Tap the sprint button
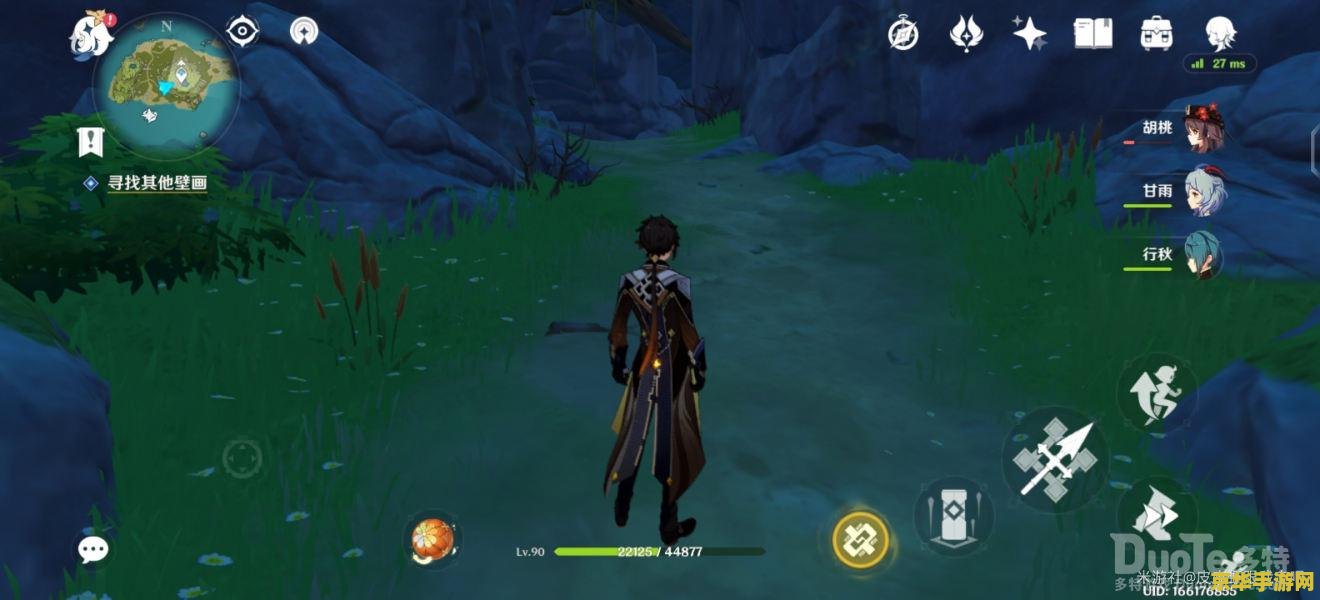1320x600 pixels. point(1157,390)
